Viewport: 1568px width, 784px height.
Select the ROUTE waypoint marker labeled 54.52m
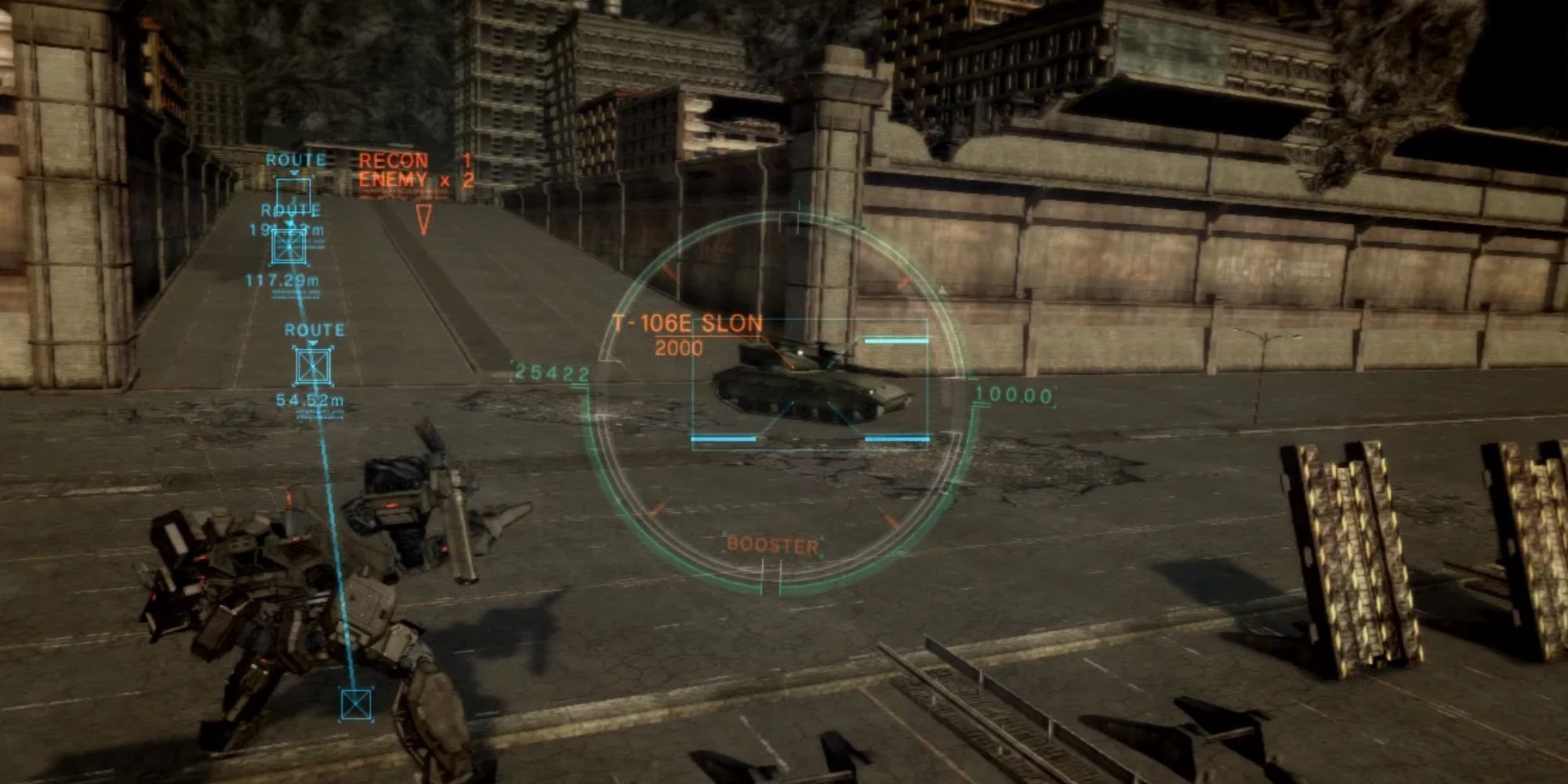[313, 367]
